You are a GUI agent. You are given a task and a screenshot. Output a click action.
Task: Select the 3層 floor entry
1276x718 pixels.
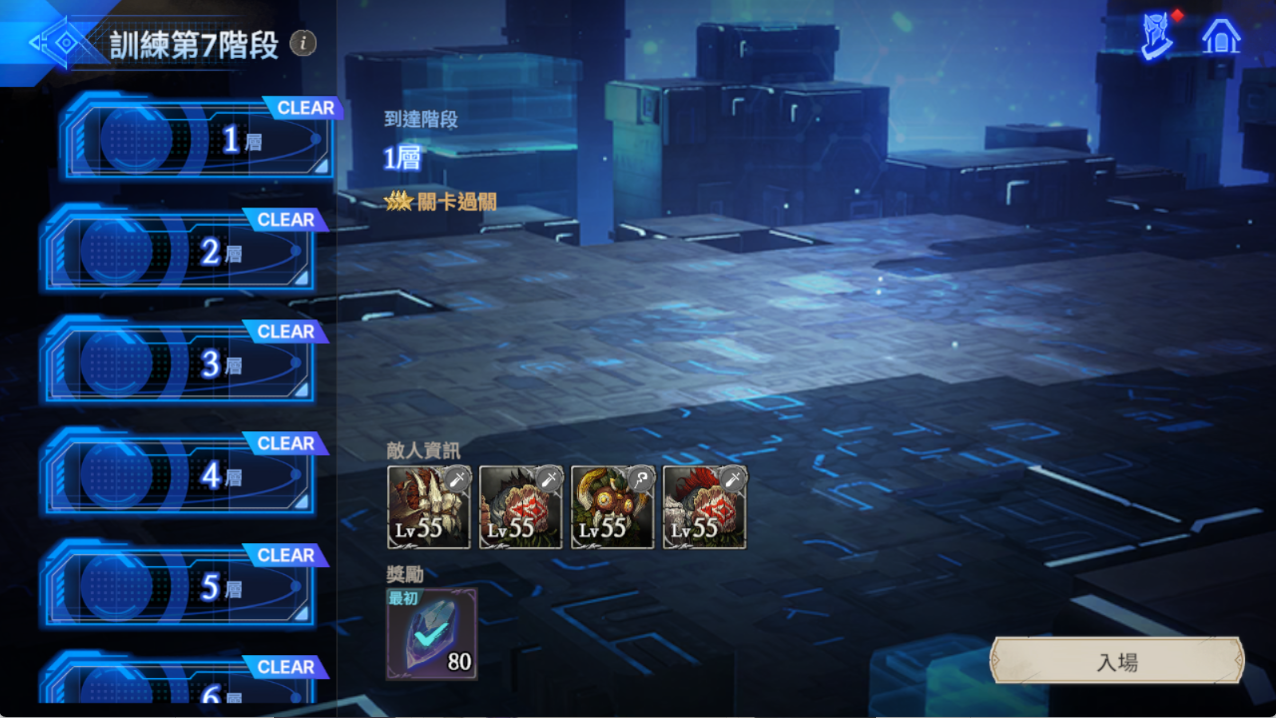[x=180, y=363]
